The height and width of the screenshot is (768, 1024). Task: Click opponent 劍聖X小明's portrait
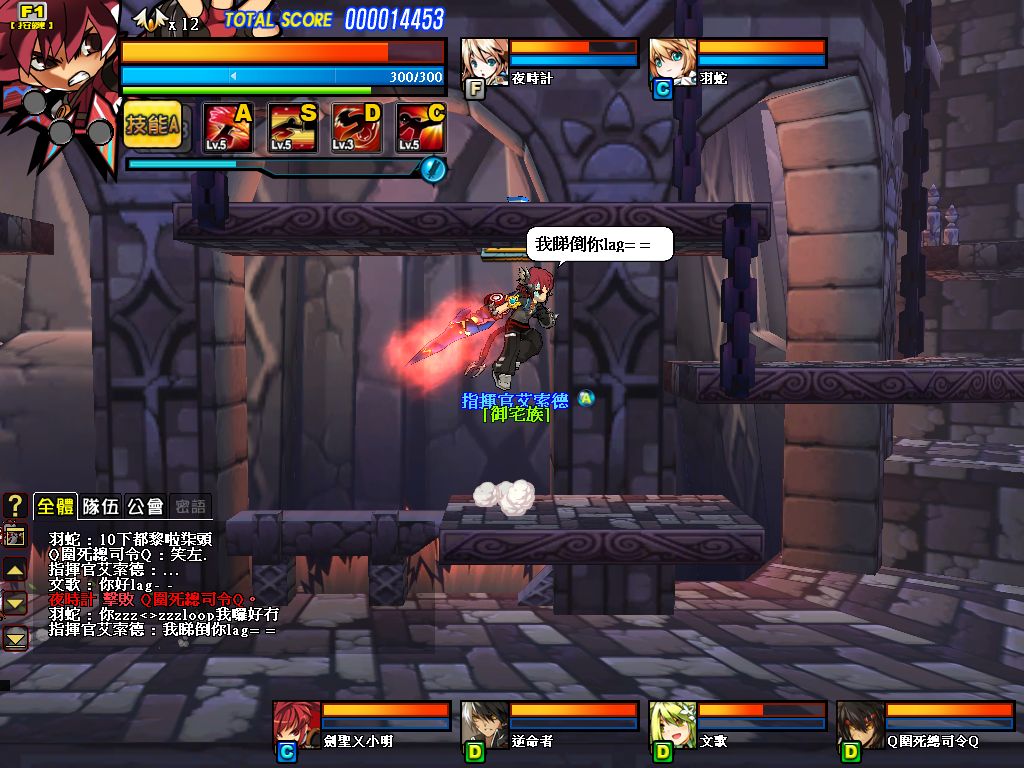point(296,725)
